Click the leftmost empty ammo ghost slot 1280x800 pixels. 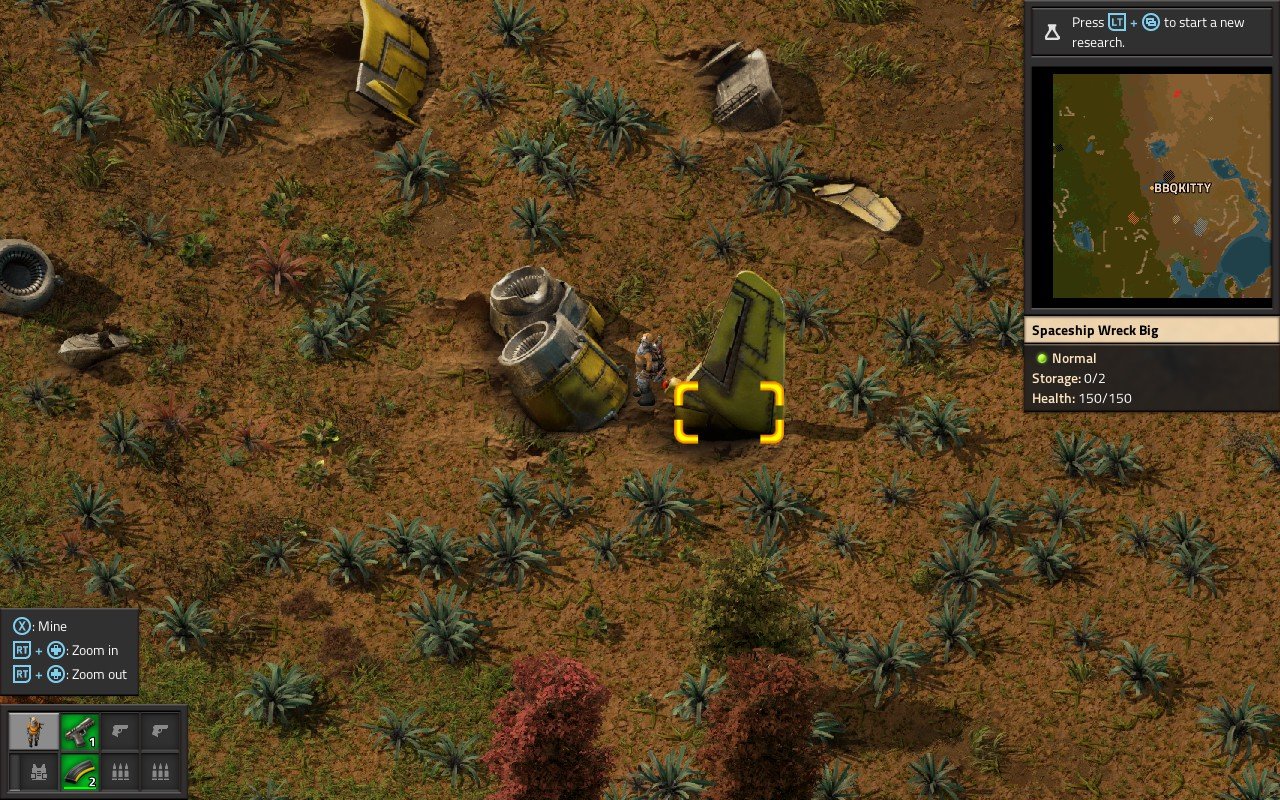[x=120, y=773]
